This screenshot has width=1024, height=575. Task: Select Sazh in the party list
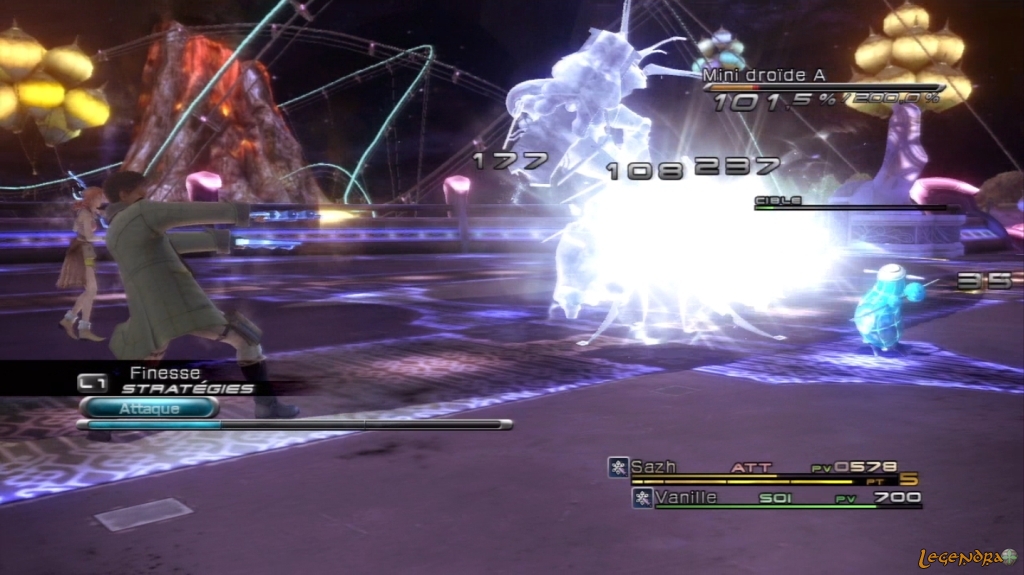pos(654,467)
